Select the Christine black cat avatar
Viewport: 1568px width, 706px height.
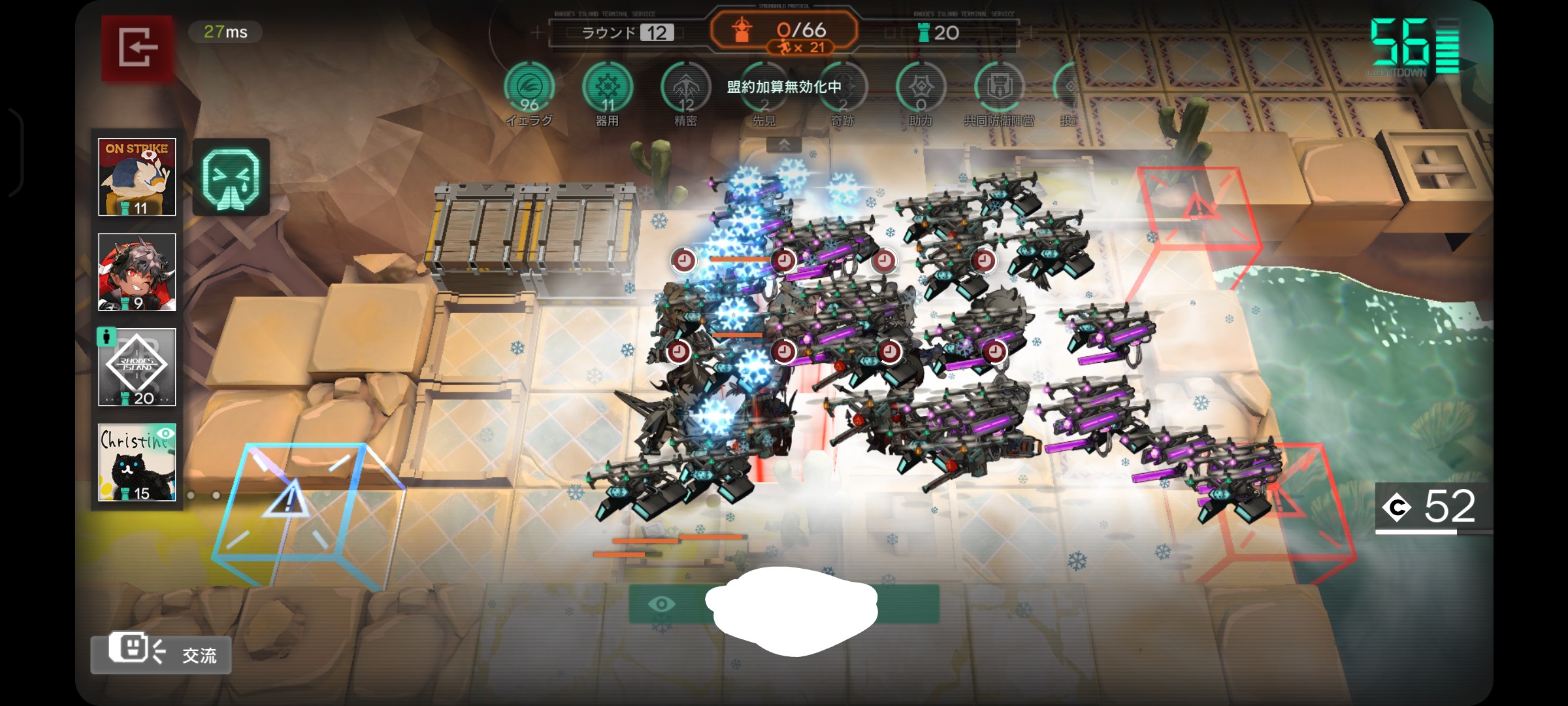(137, 462)
